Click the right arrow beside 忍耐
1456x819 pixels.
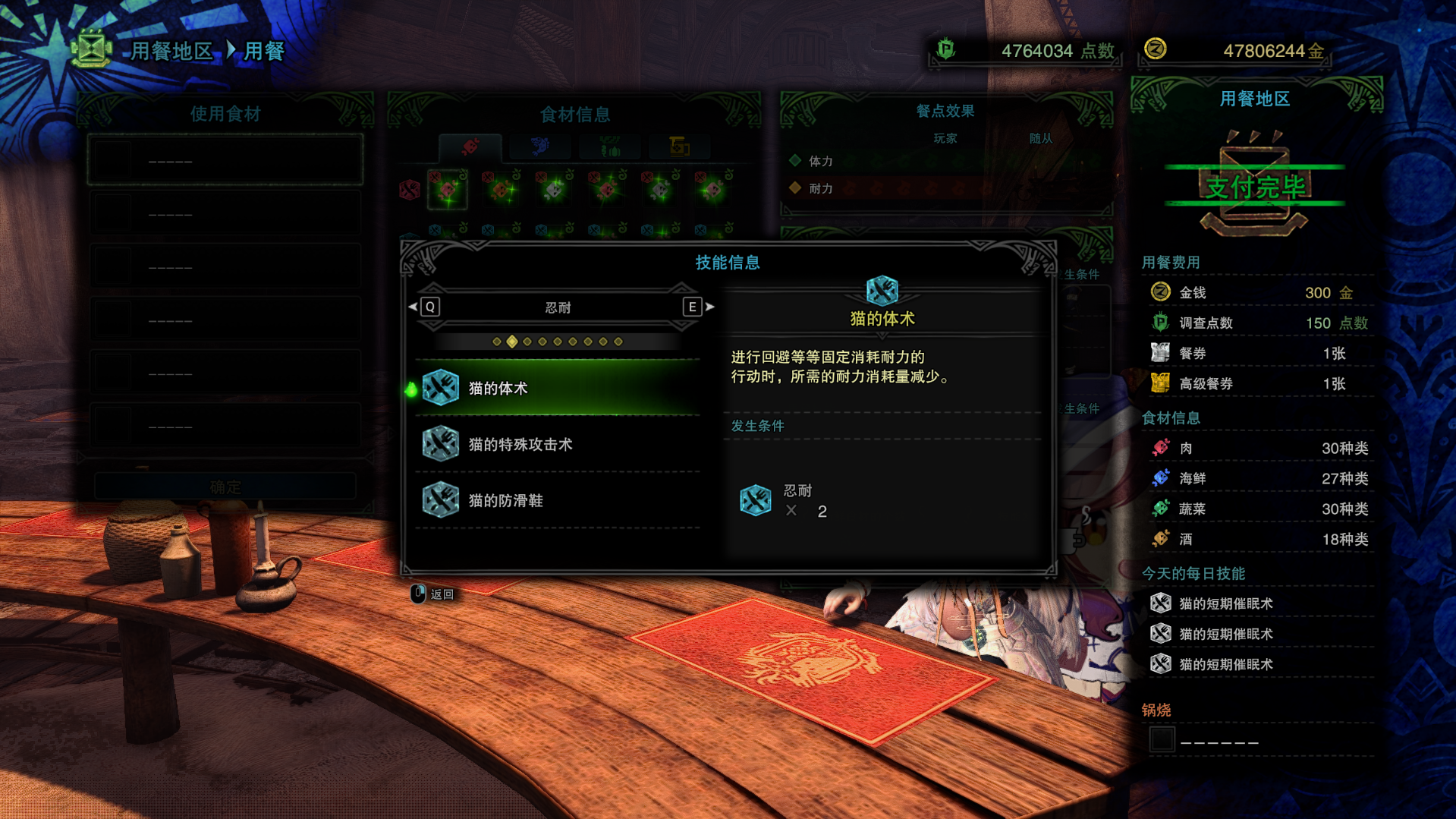[x=709, y=307]
